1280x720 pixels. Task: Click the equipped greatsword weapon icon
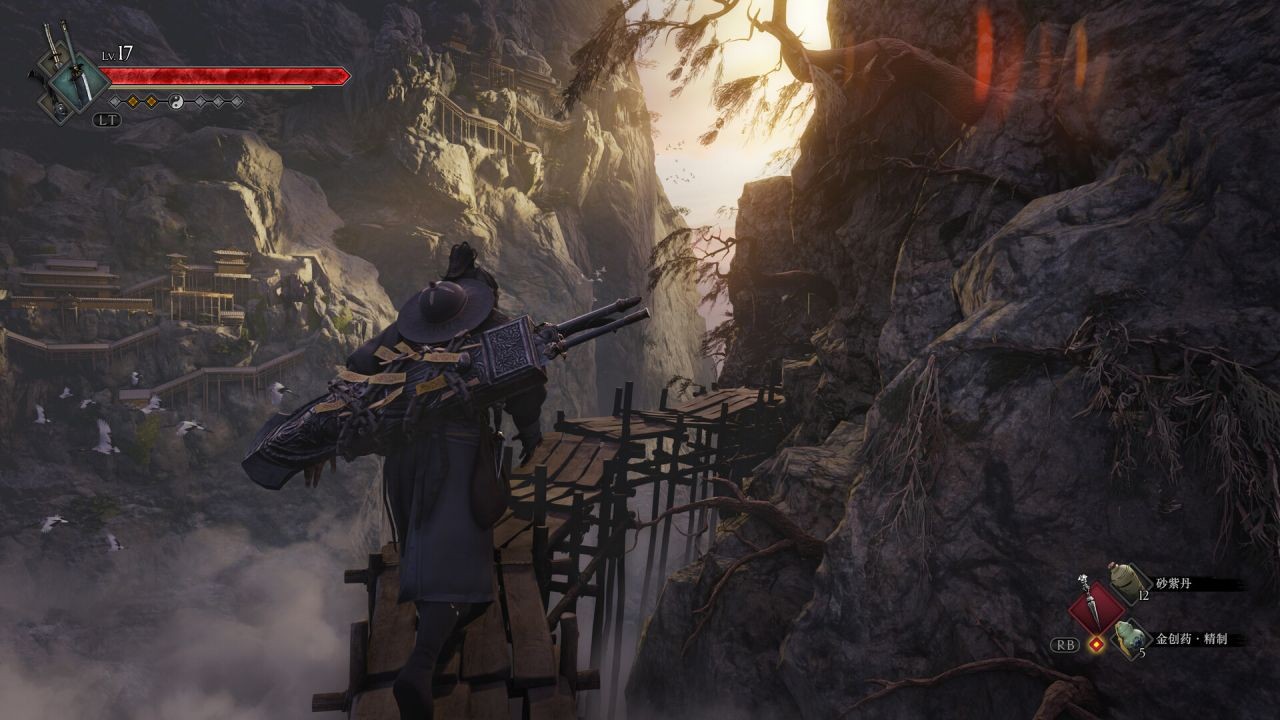coord(82,82)
